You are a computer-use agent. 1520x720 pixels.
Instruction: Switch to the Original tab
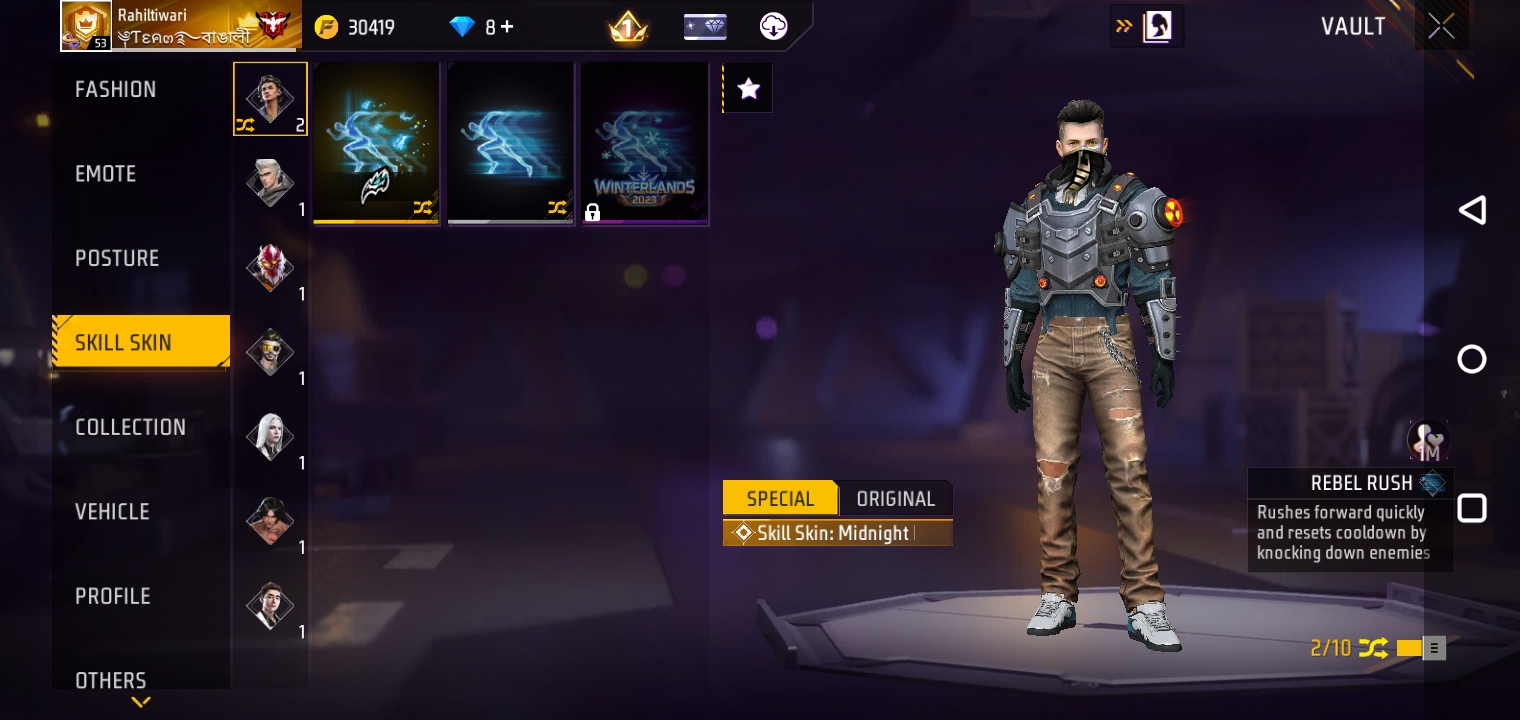(895, 498)
